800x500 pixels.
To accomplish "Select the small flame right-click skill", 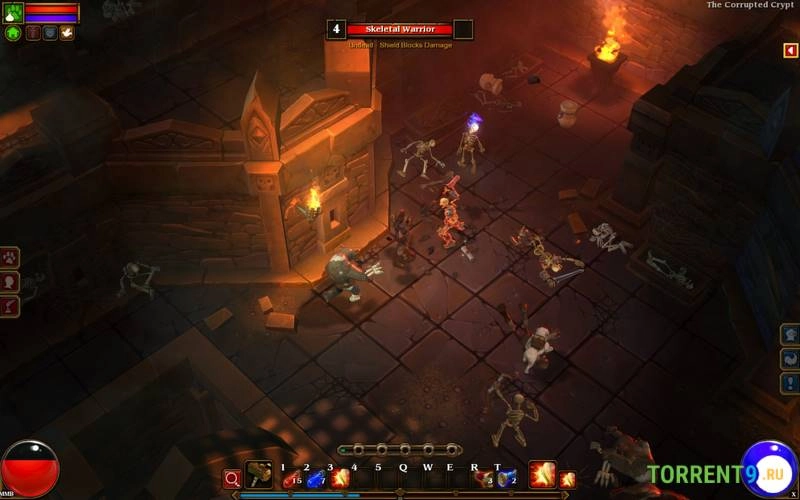I will (567, 479).
